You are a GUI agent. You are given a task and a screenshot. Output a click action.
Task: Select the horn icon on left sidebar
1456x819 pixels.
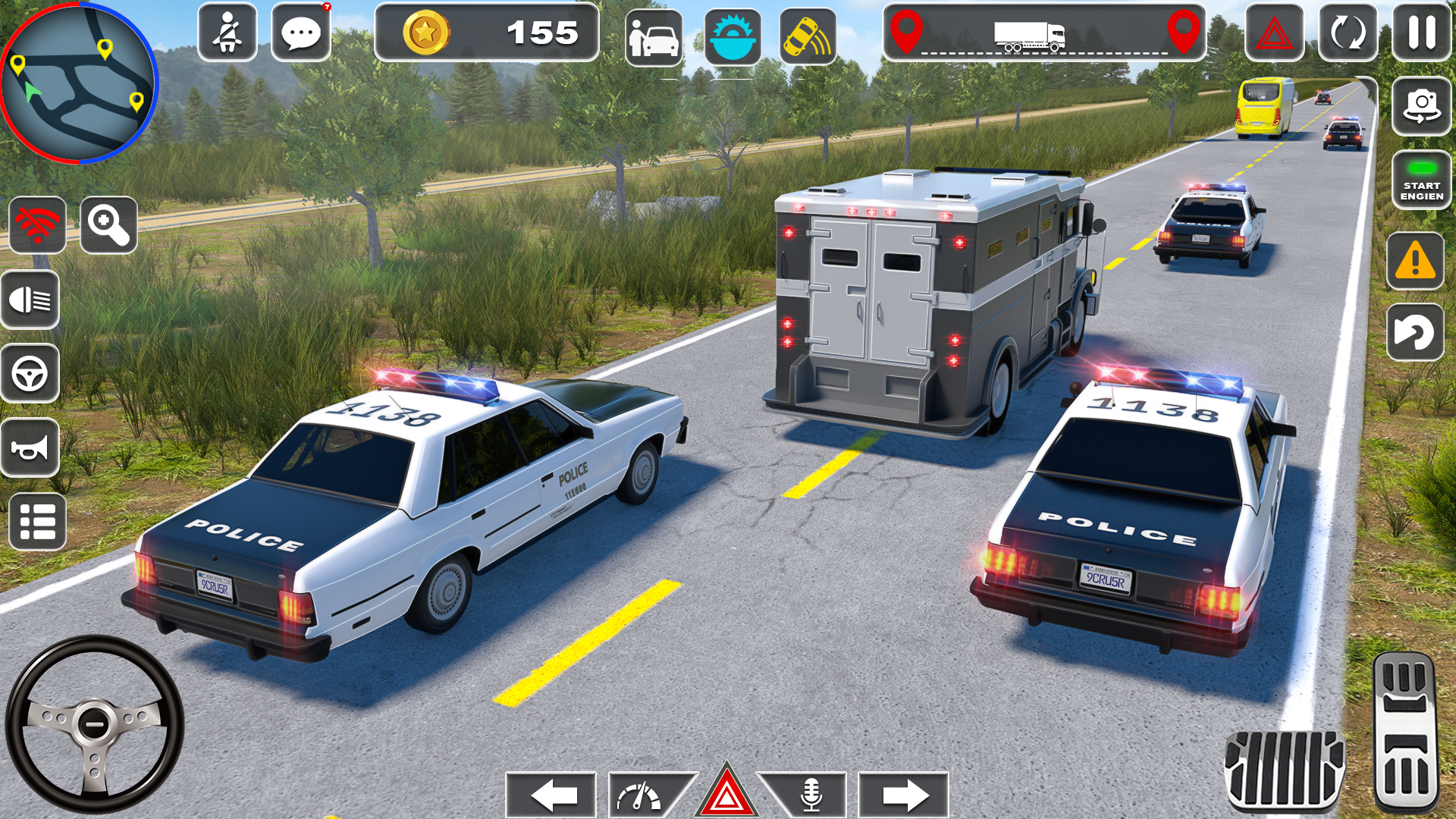(30, 447)
